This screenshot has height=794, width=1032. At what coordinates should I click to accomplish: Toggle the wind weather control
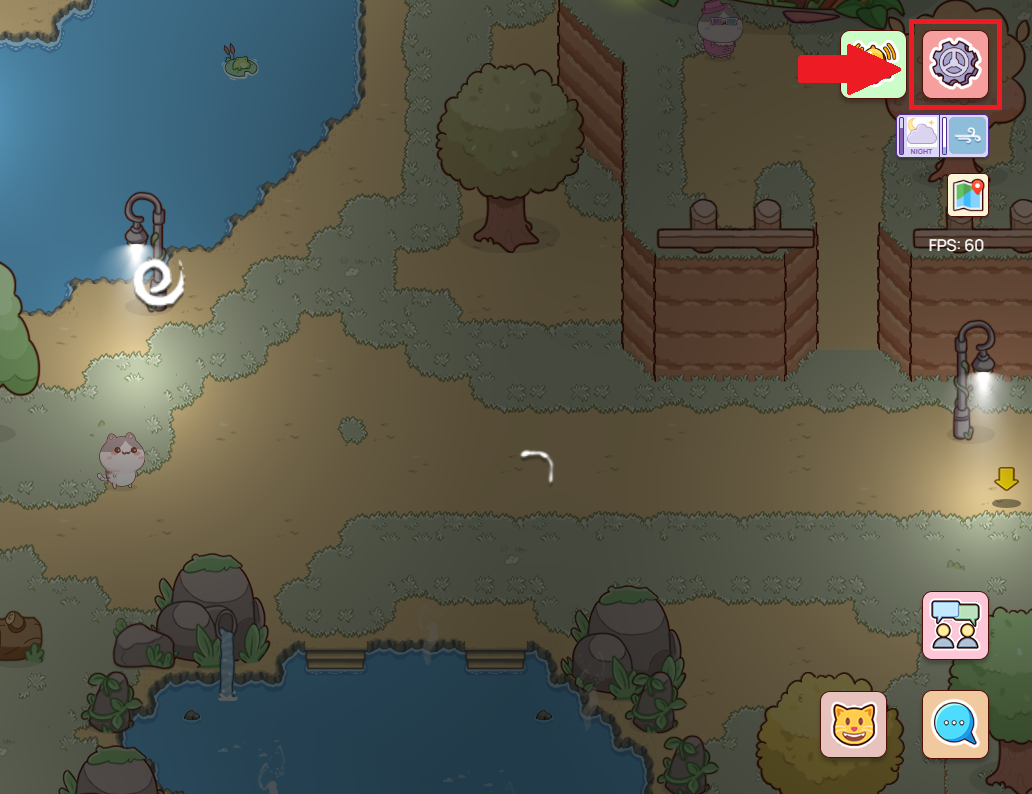pos(966,136)
